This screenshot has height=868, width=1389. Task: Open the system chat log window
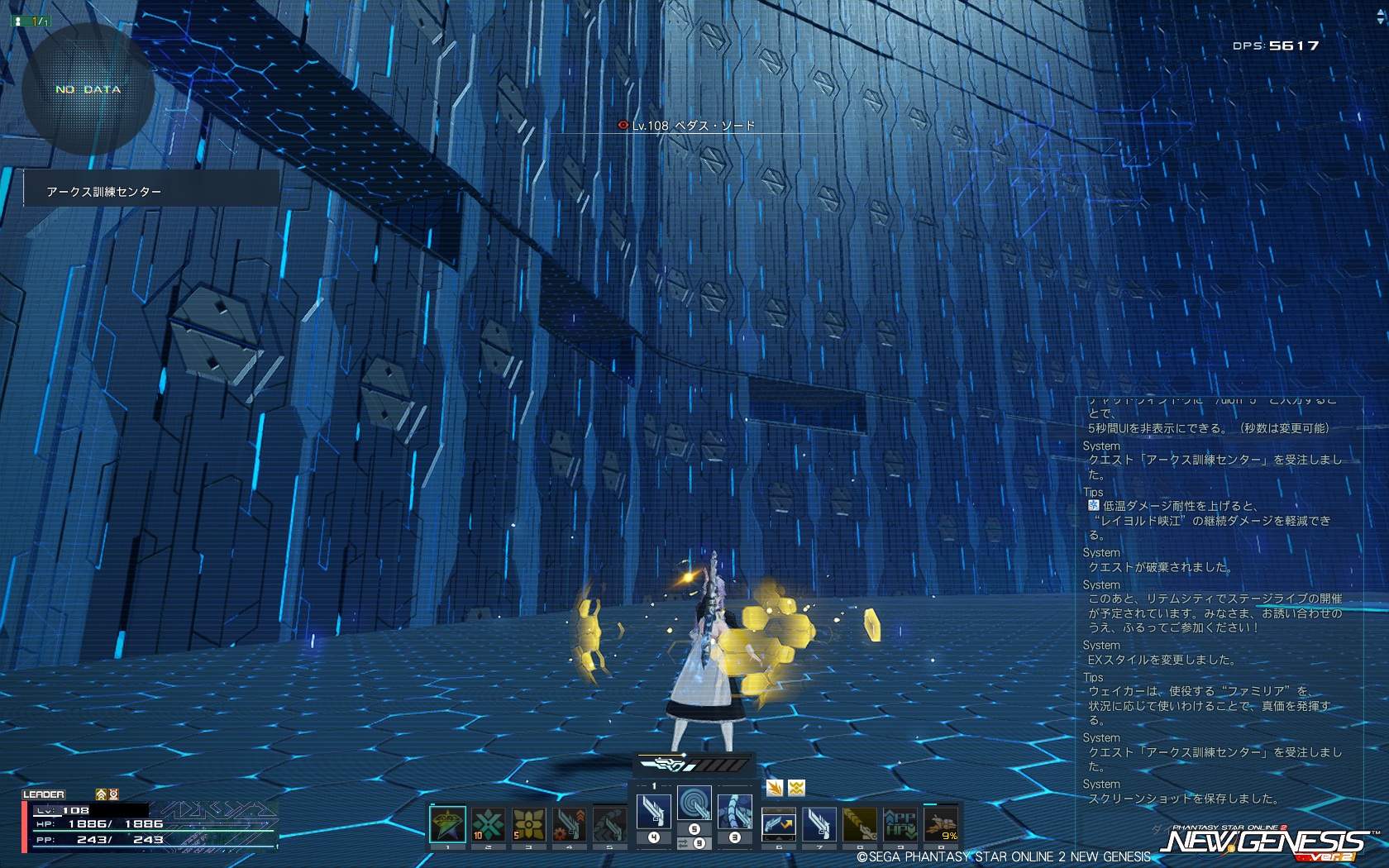coord(1215,603)
